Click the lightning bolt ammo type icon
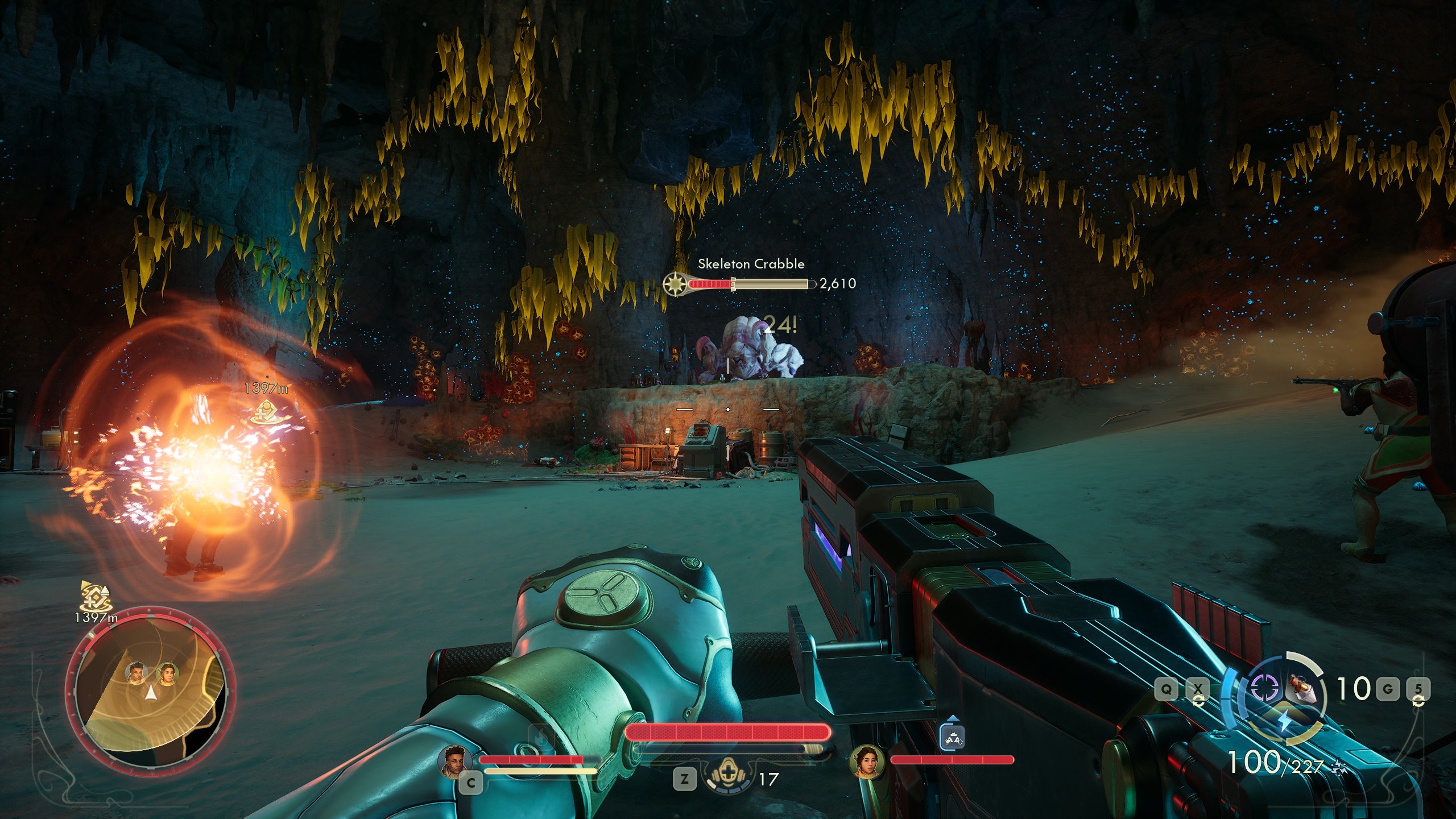The height and width of the screenshot is (819, 1456). (1284, 722)
